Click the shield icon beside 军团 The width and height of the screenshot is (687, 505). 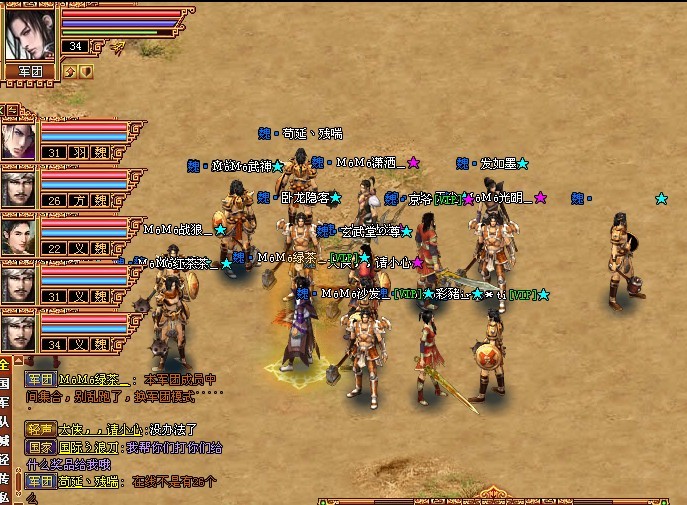86,71
